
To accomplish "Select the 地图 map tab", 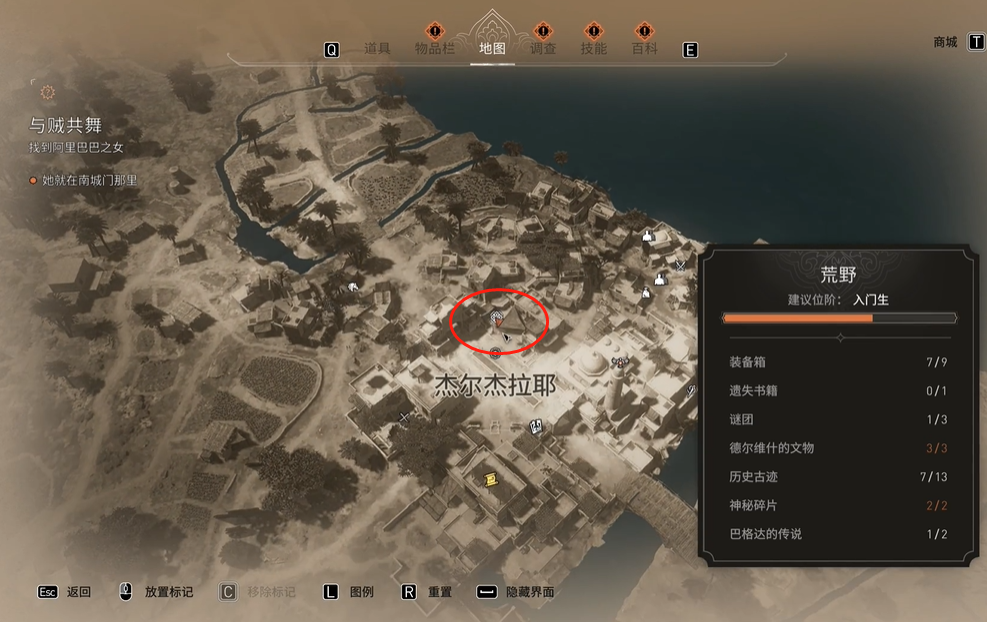I will click(x=492, y=49).
